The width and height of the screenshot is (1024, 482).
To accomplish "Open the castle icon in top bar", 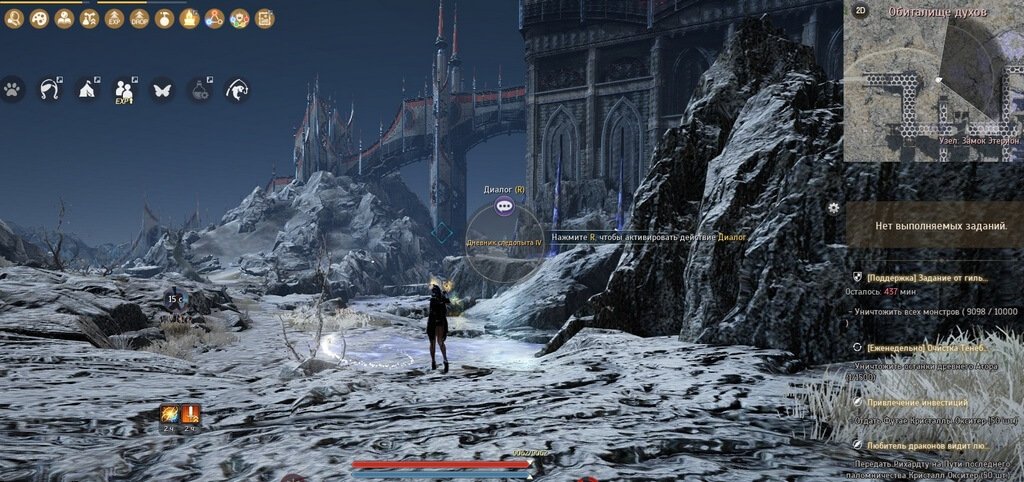I will point(189,18).
